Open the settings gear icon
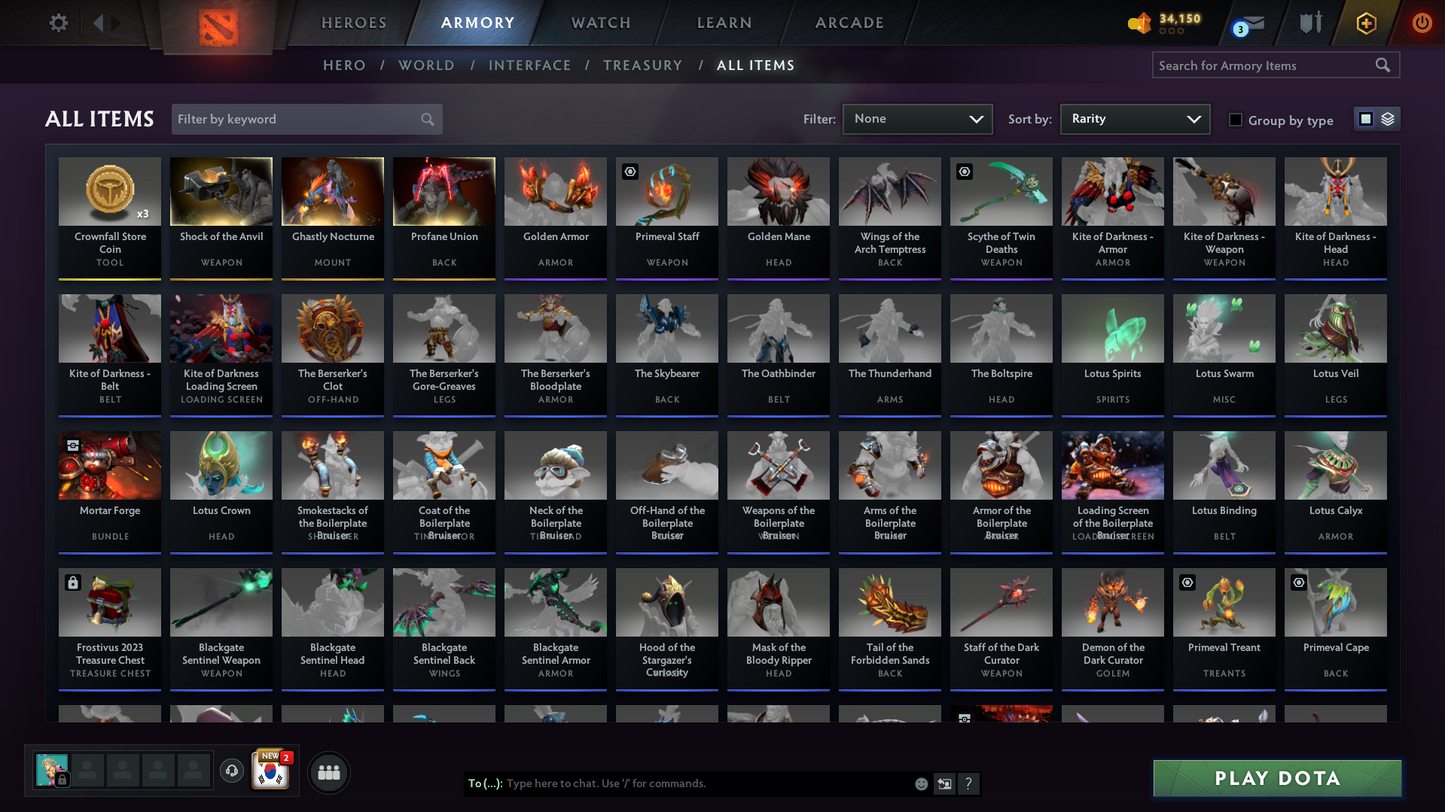The image size is (1445, 812). pos(57,22)
